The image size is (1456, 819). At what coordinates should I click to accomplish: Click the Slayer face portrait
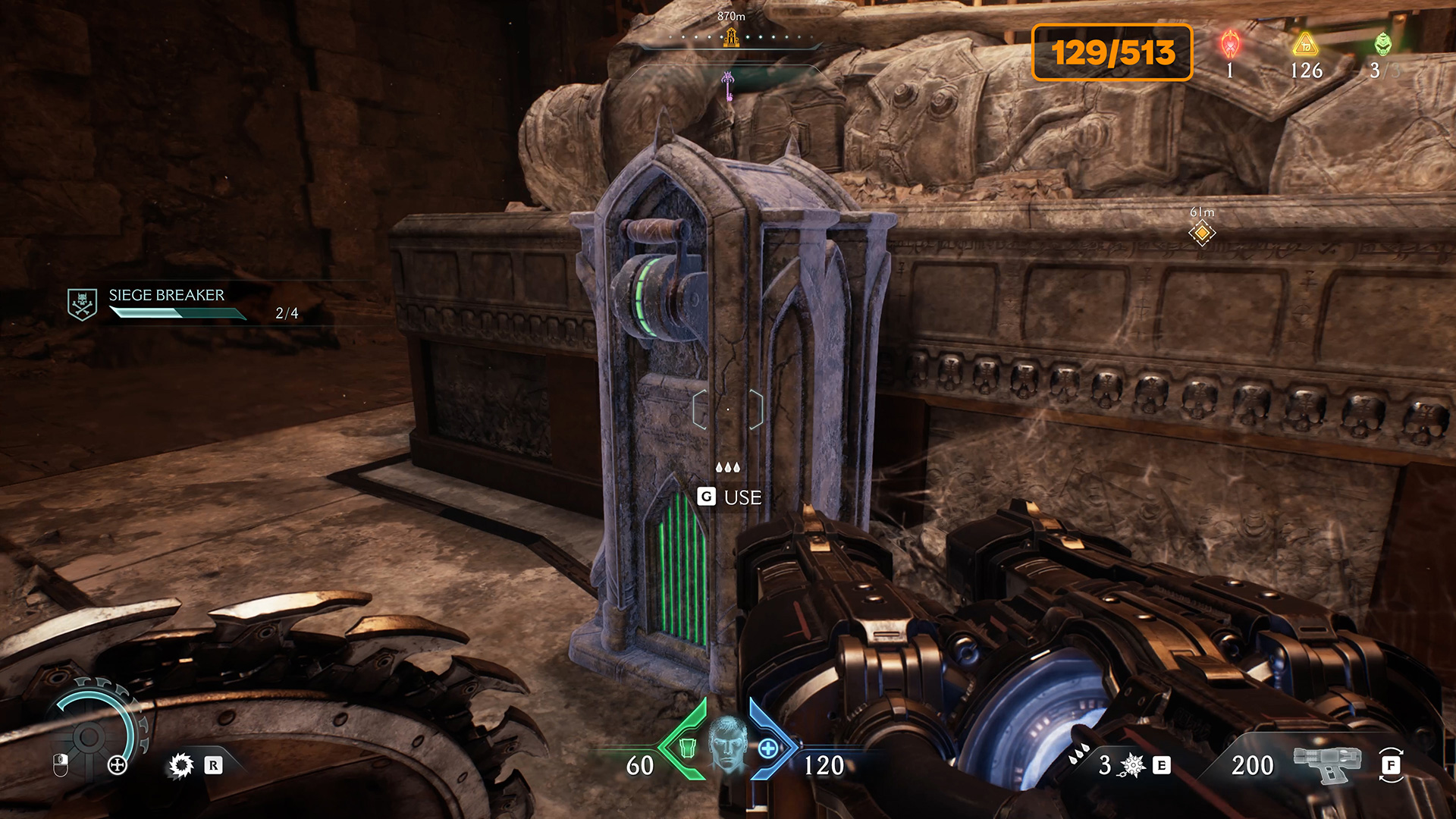(x=727, y=744)
